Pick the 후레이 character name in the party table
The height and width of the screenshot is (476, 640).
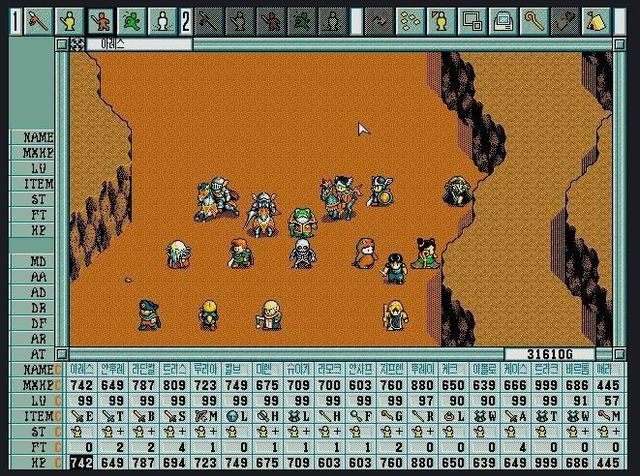tap(421, 368)
